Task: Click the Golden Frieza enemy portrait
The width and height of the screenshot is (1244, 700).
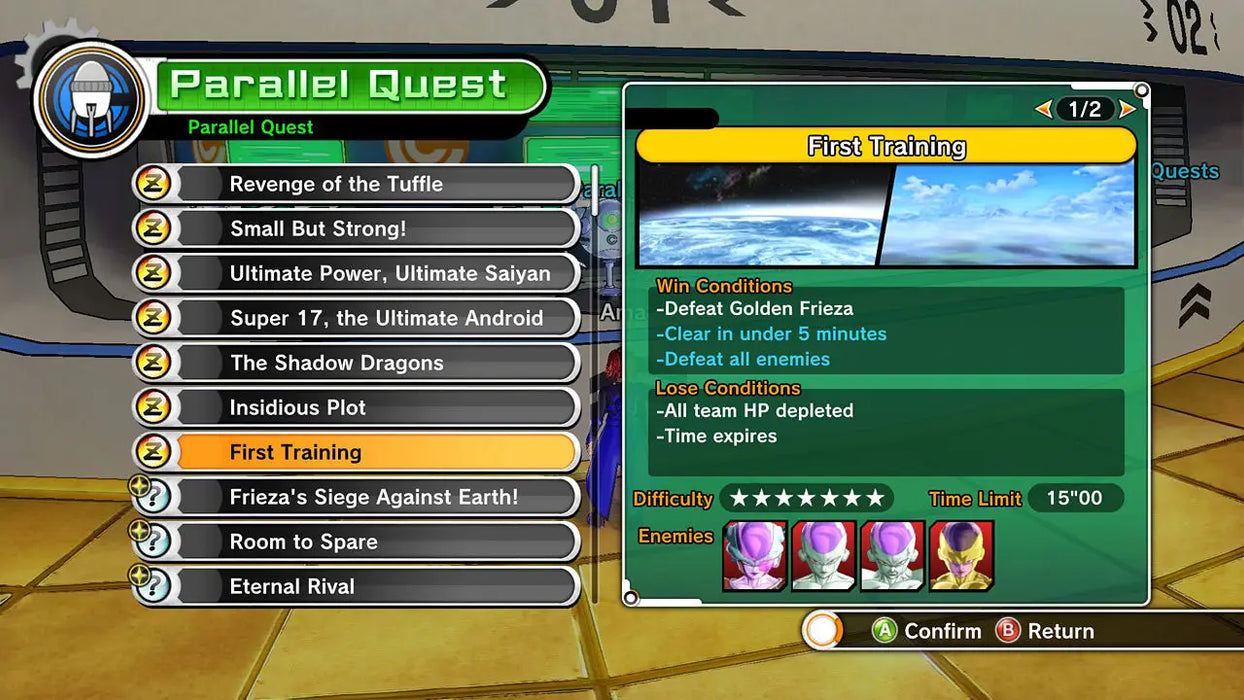Action: click(961, 556)
